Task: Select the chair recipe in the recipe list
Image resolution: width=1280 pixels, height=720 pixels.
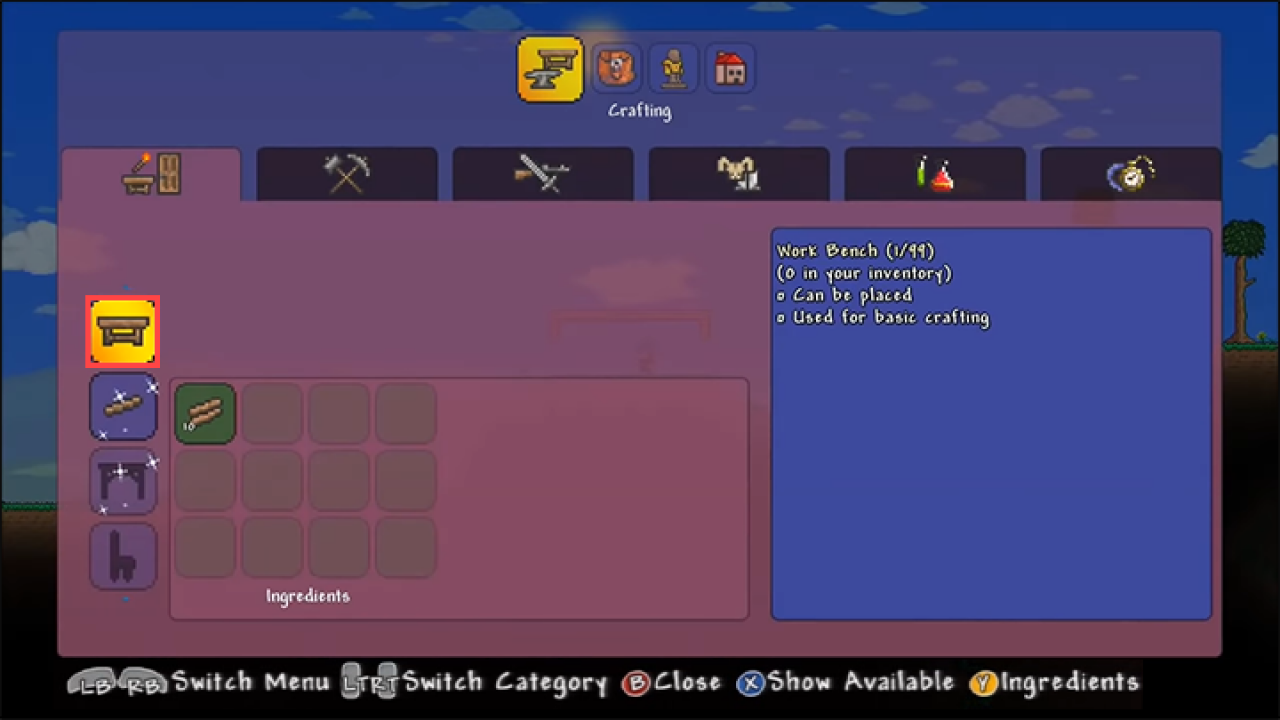Action: click(123, 556)
